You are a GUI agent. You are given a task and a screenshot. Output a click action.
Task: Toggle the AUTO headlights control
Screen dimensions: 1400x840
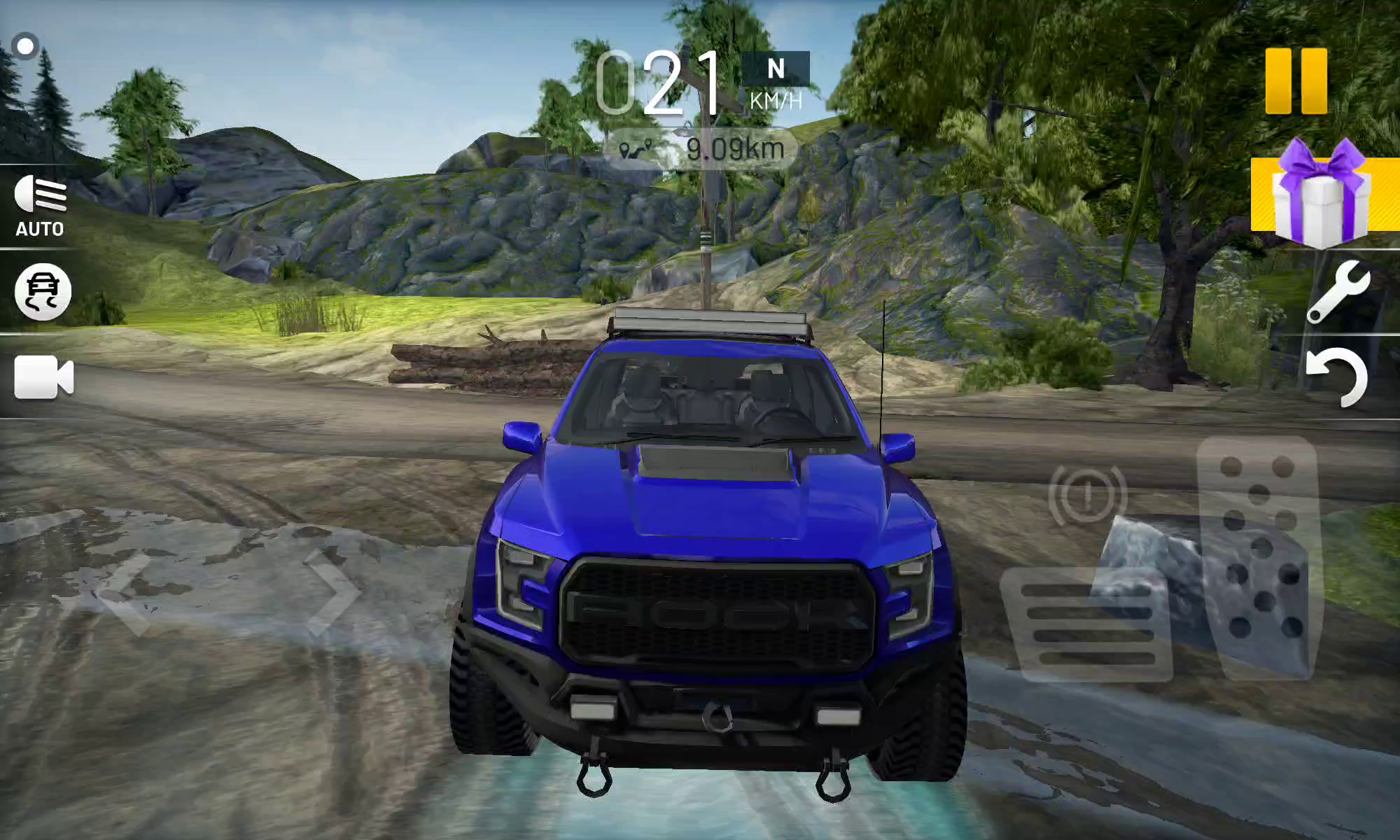(40, 206)
